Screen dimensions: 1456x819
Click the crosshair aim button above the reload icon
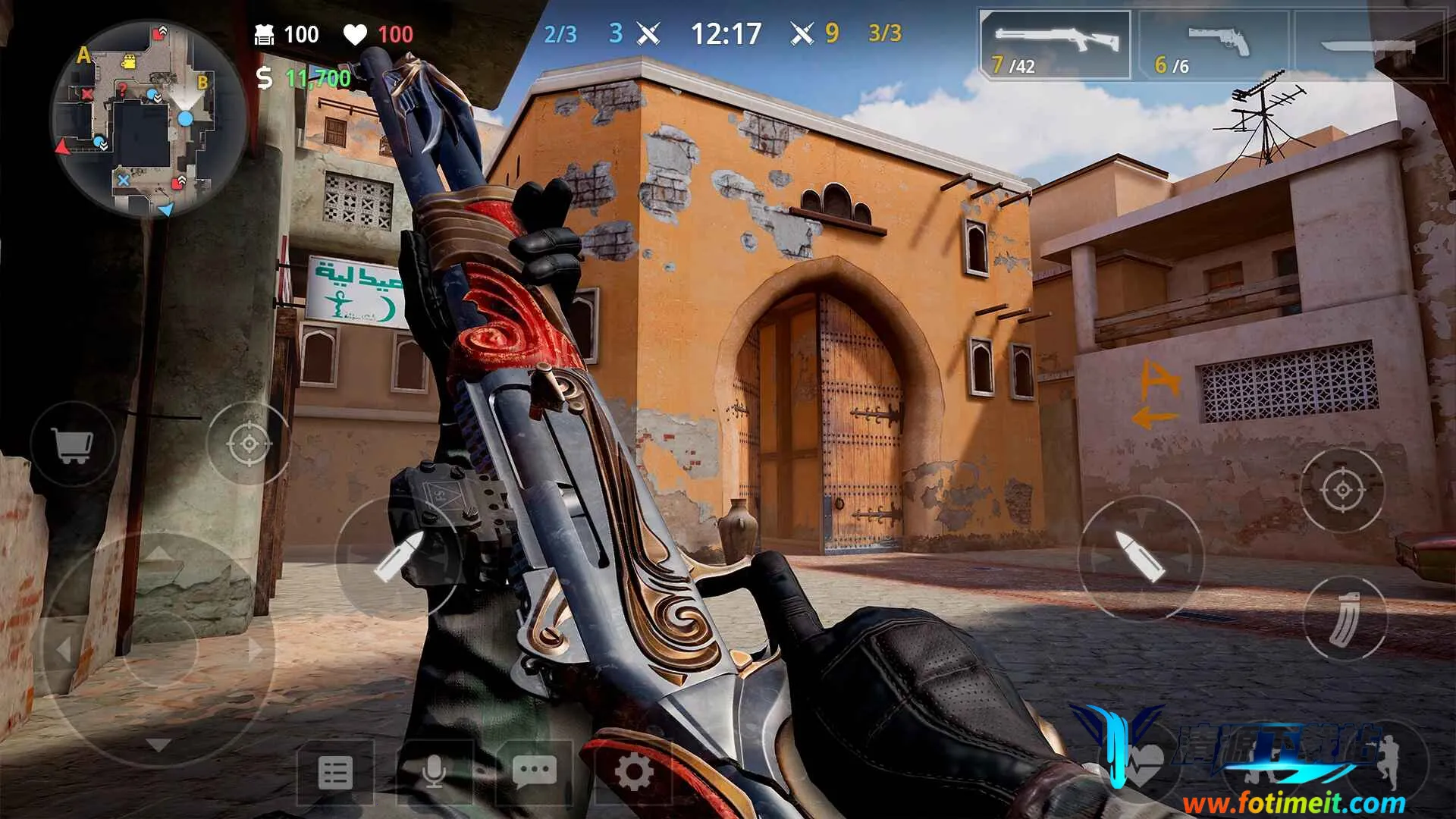click(1341, 489)
